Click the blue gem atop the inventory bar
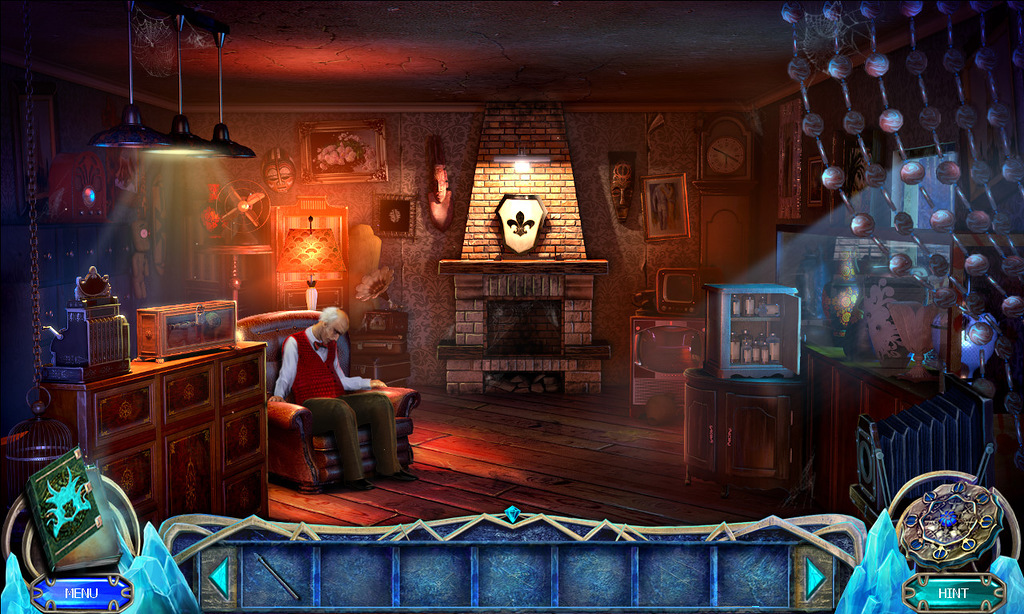Screen dimensions: 1024x614 click(513, 514)
